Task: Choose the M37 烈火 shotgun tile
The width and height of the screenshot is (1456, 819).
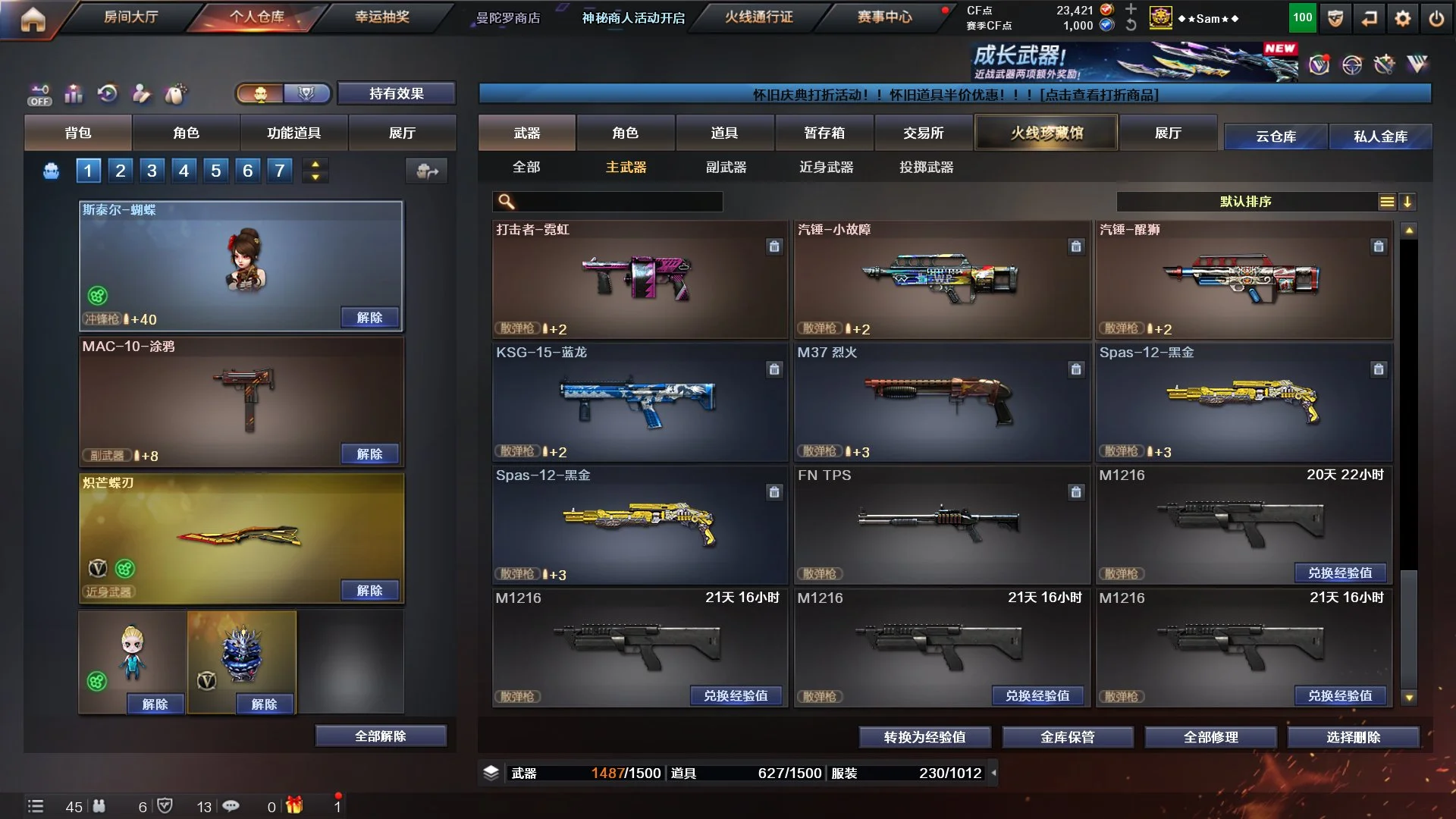Action: click(x=941, y=402)
